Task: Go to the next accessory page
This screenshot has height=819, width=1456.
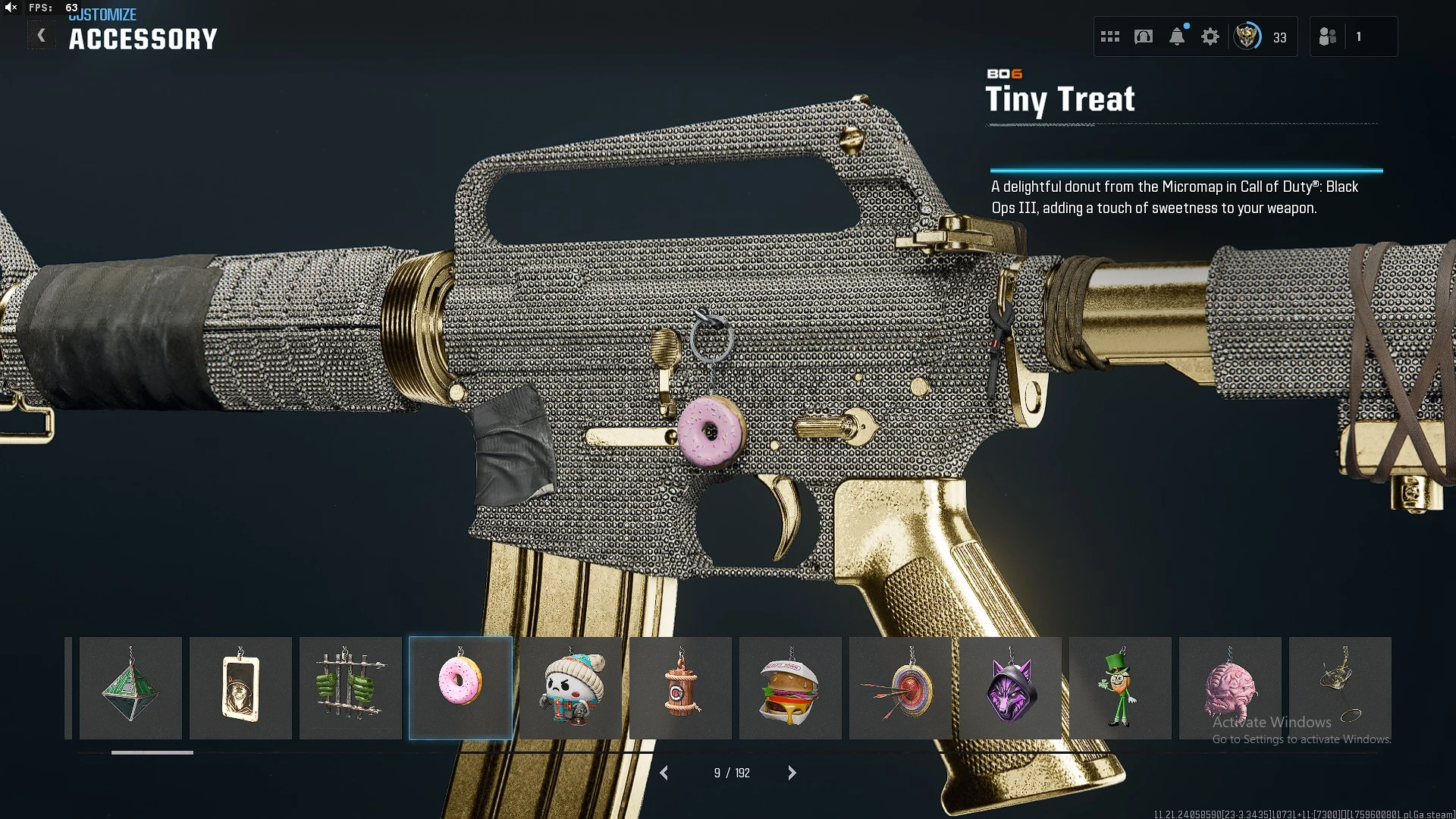Action: pos(792,773)
